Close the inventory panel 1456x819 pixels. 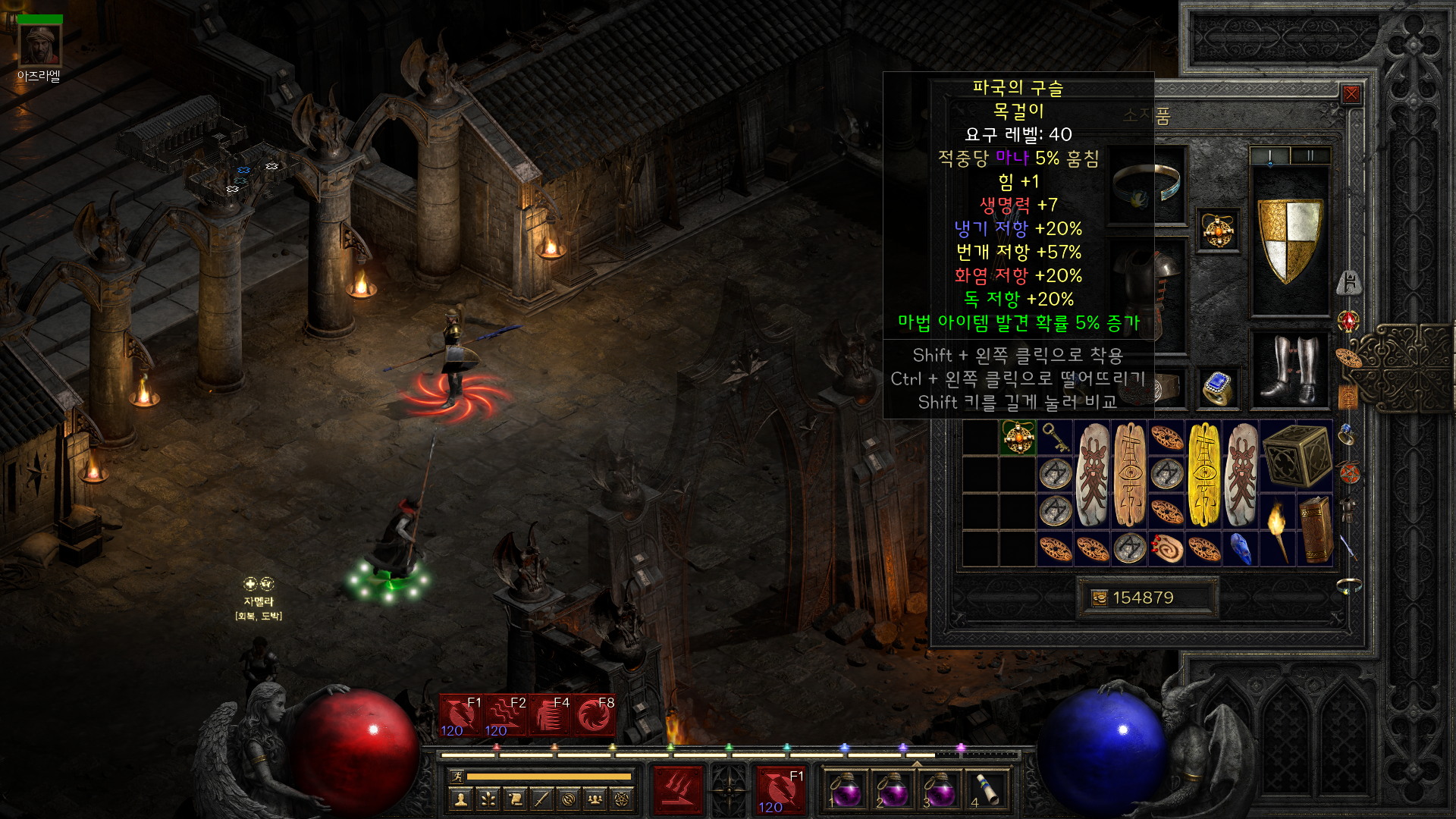point(1351,94)
